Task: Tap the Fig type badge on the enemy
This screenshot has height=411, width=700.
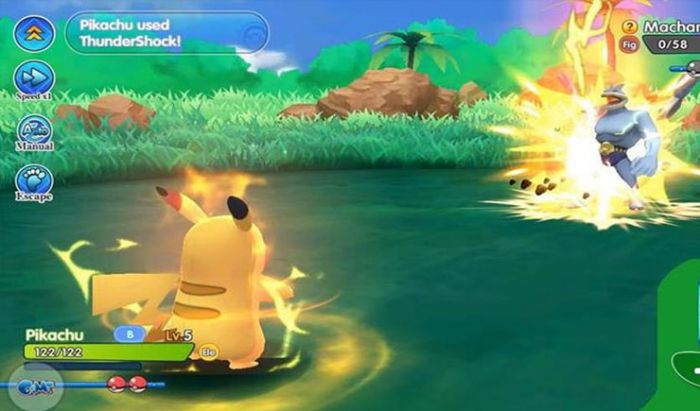Action: click(x=628, y=45)
